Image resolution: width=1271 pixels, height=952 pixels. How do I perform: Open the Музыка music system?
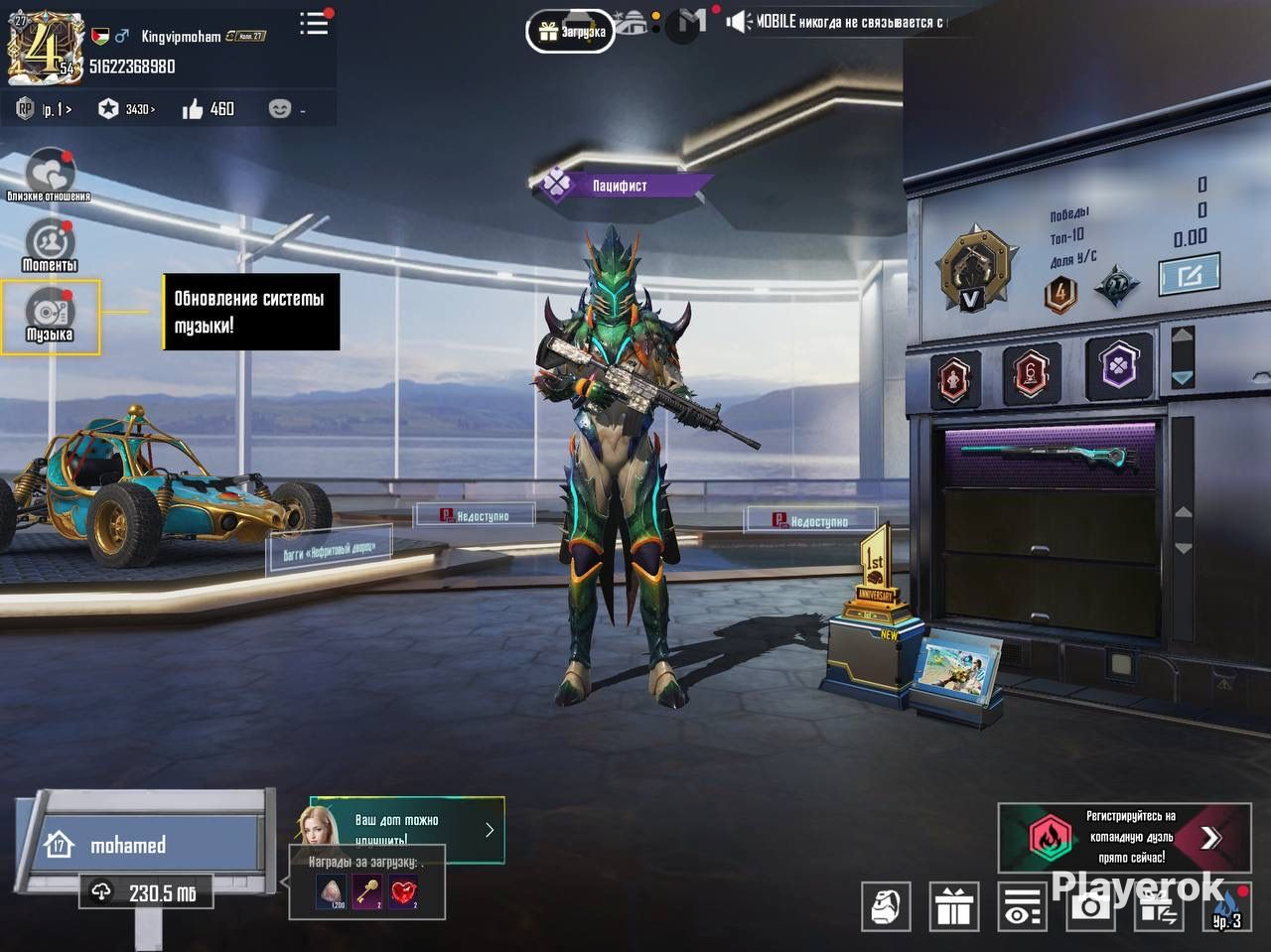tap(50, 317)
